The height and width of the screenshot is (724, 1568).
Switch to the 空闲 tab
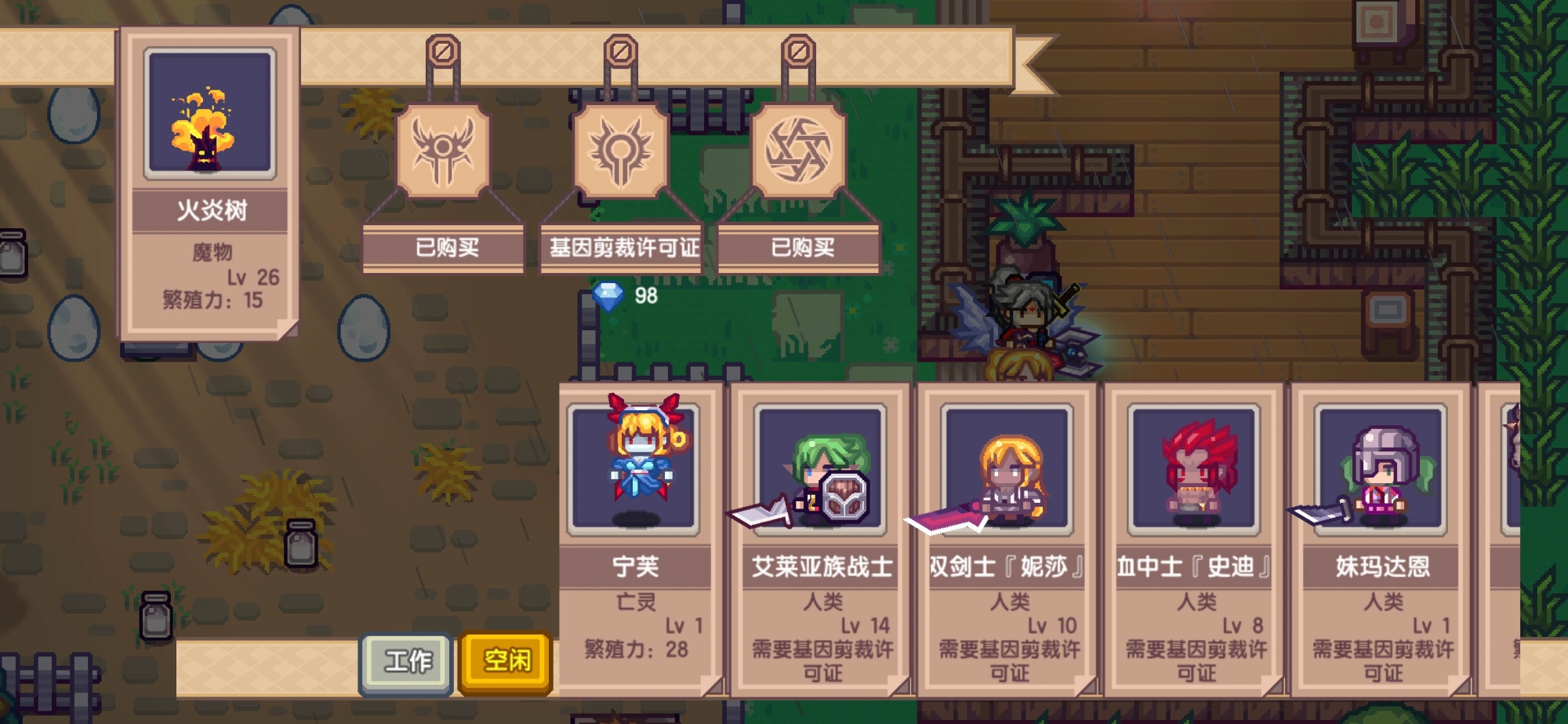click(x=506, y=661)
